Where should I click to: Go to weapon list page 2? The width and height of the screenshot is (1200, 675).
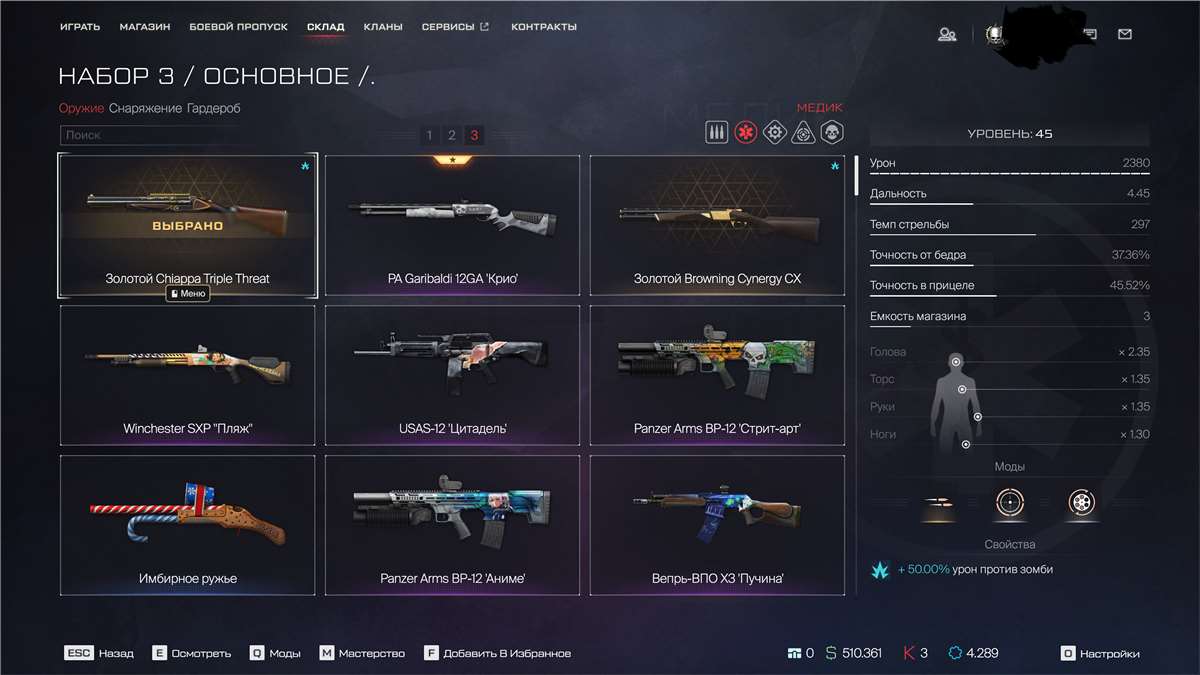tap(451, 135)
